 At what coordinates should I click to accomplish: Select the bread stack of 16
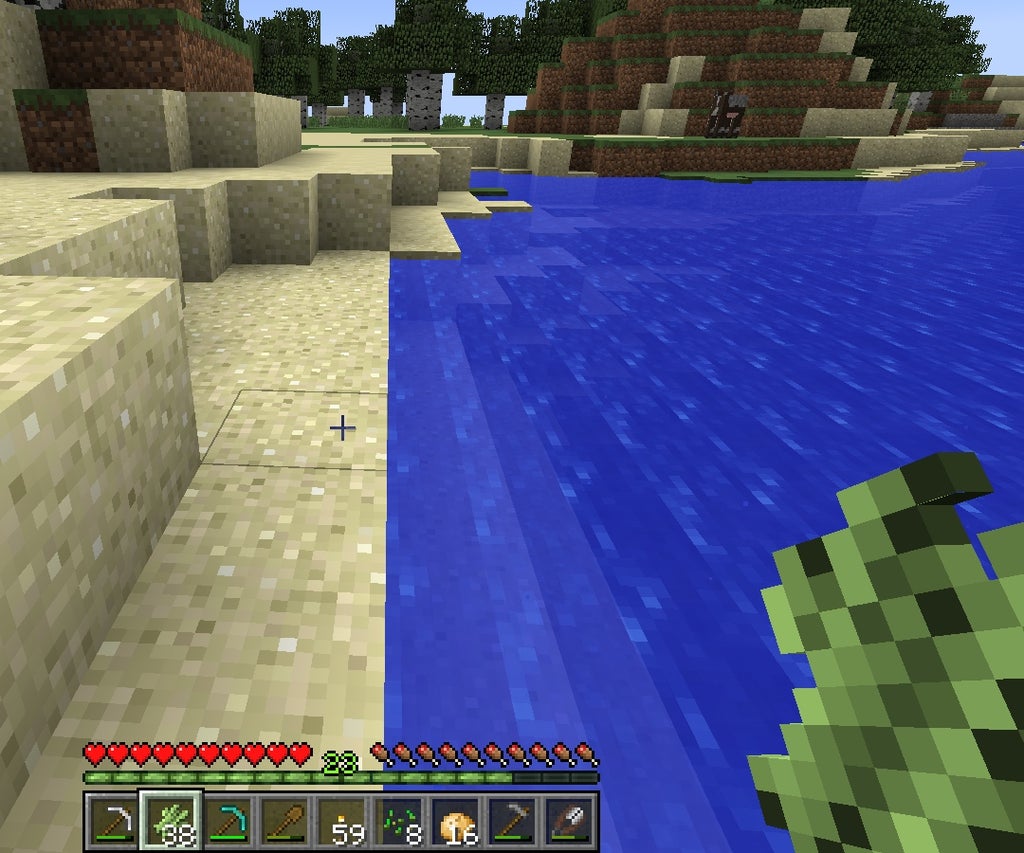[456, 820]
